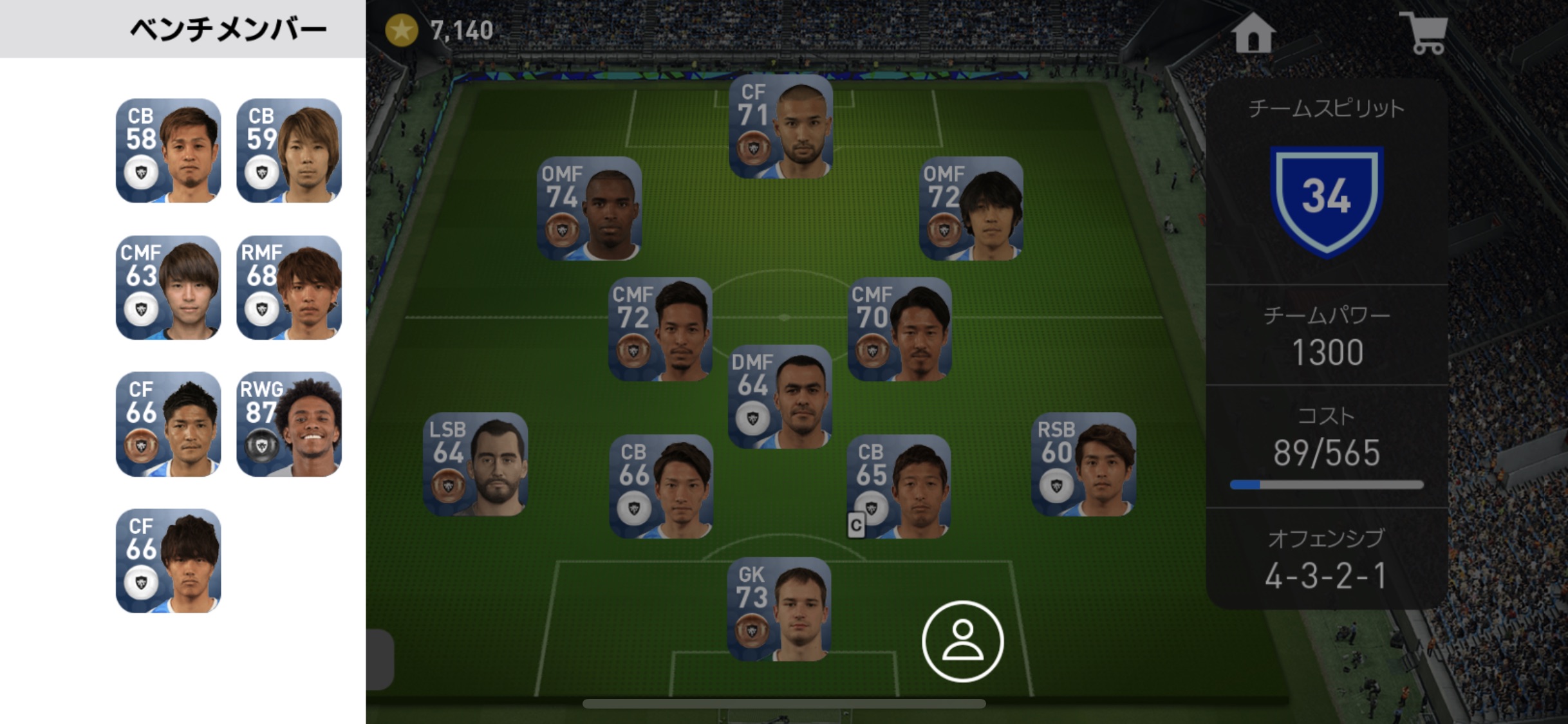Select the GK 73 goalkeeper card
The width and height of the screenshot is (1568, 724).
tap(779, 609)
